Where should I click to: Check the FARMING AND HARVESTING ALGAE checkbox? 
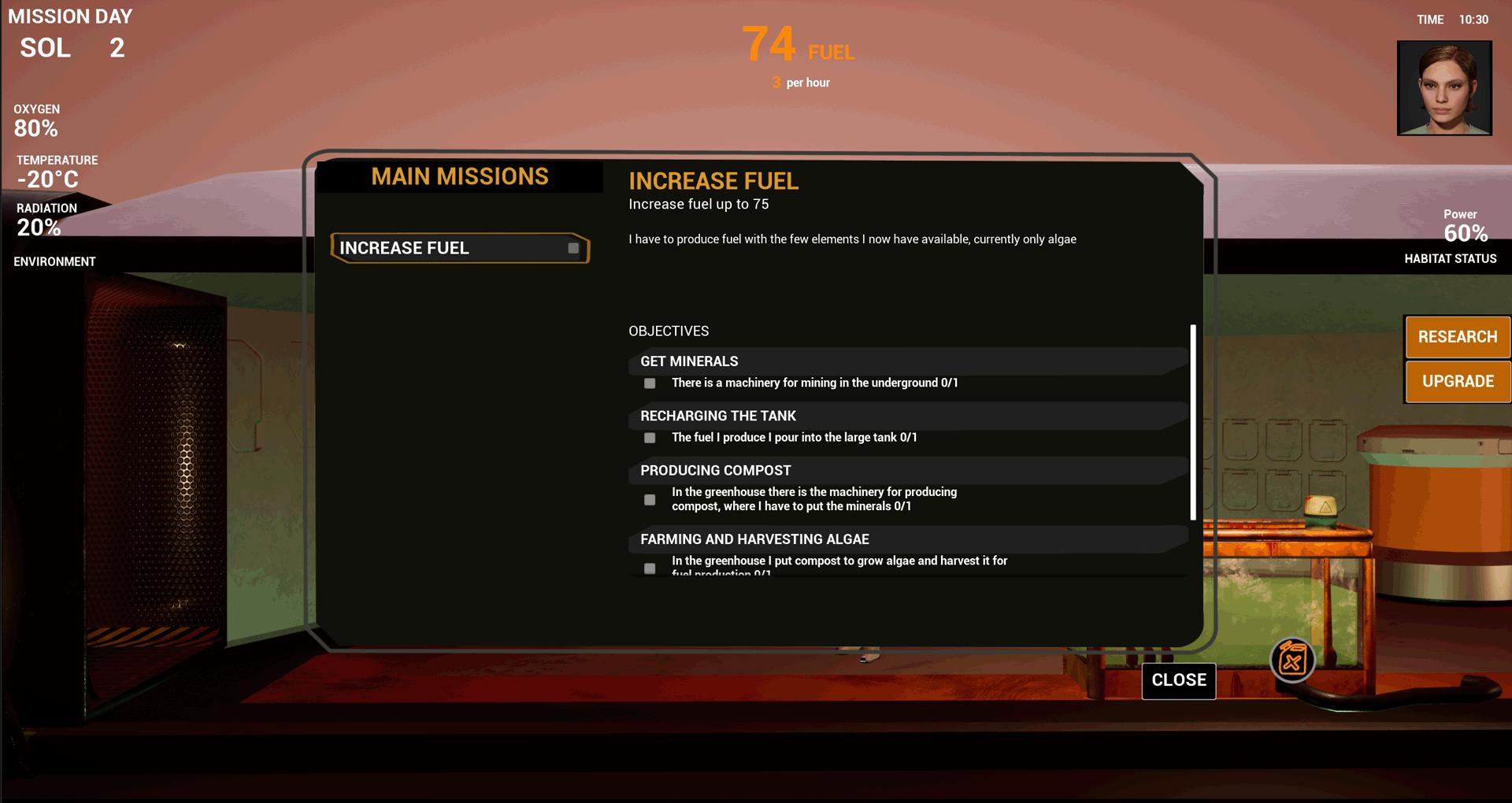click(649, 568)
